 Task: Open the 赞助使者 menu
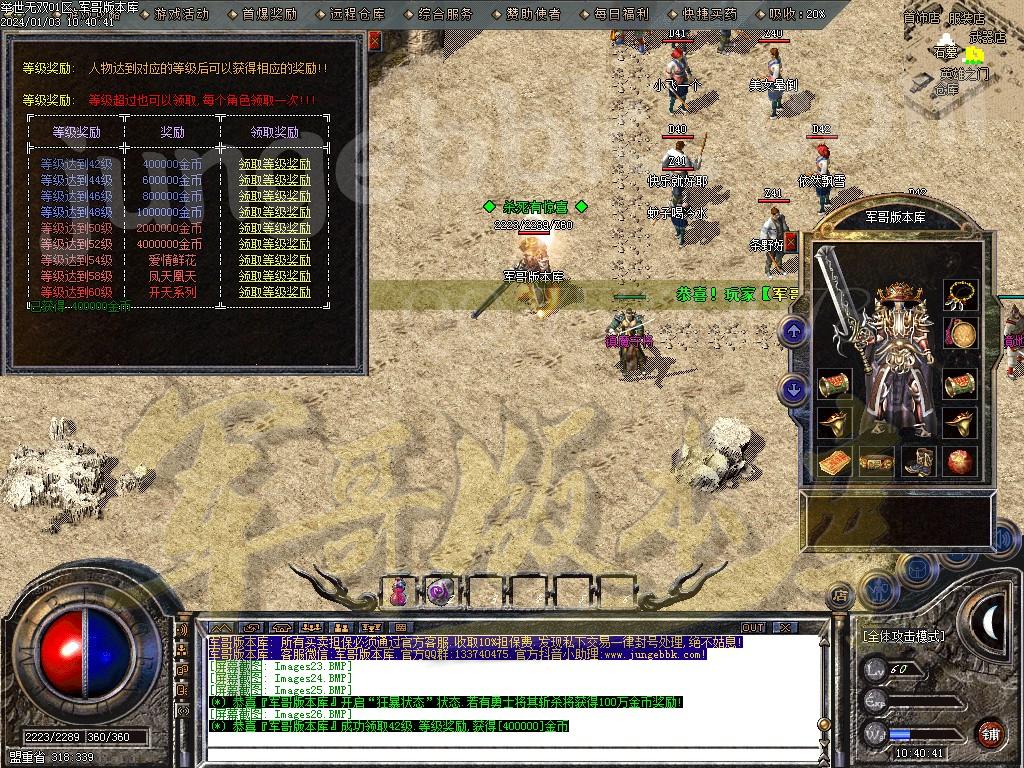point(533,14)
